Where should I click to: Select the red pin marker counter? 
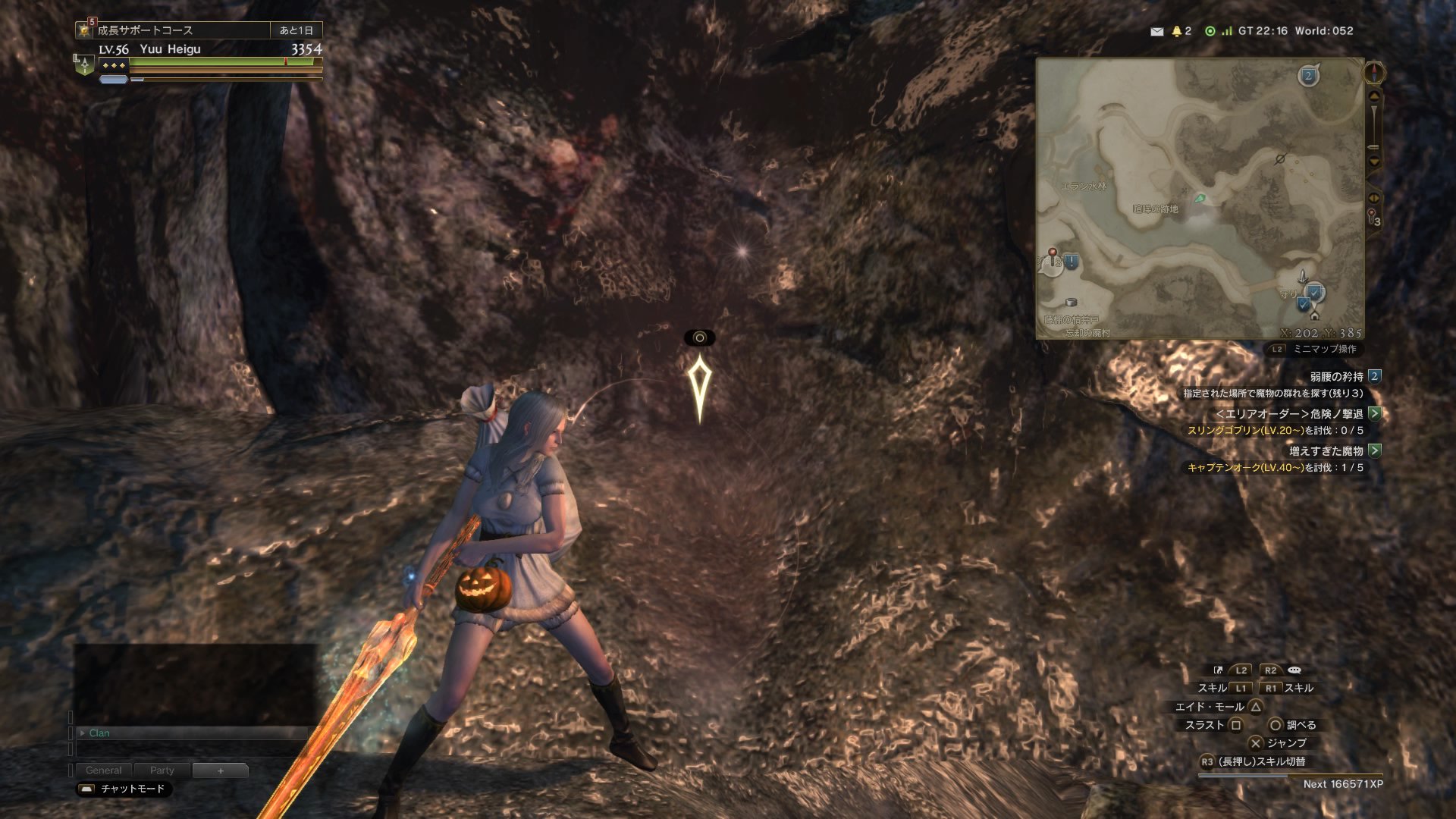point(1374,218)
